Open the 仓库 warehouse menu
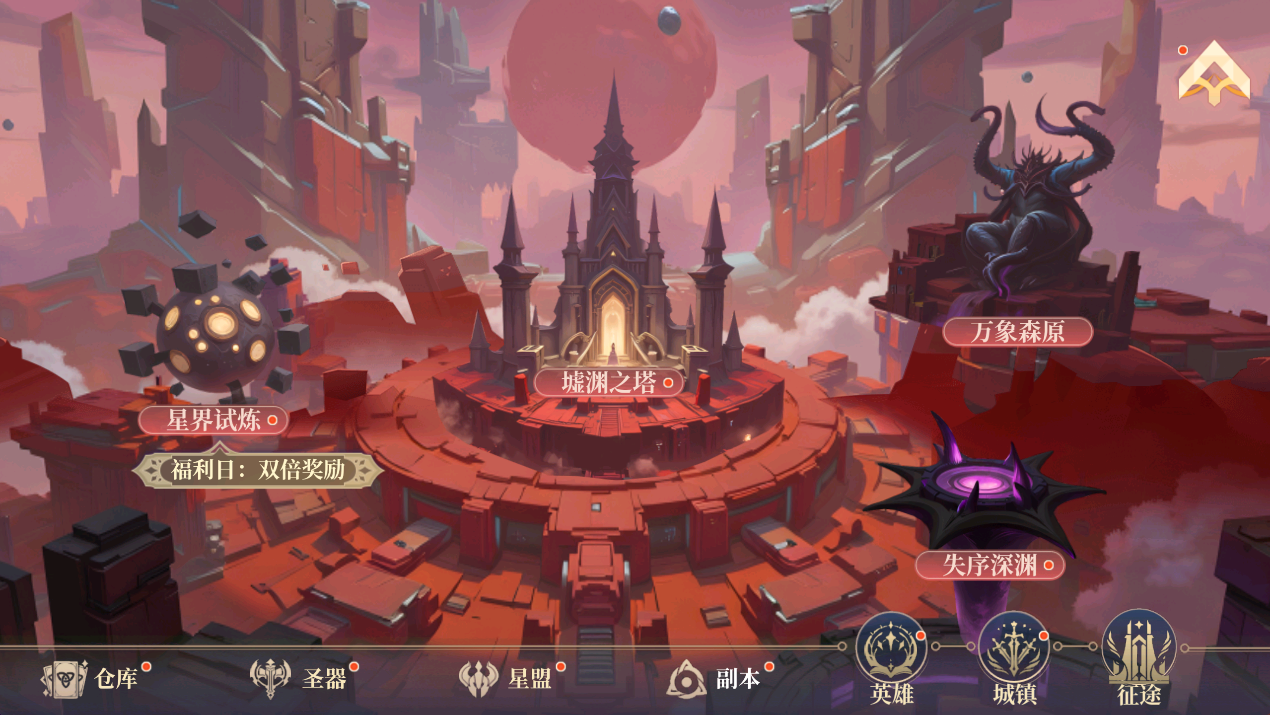 [x=94, y=679]
